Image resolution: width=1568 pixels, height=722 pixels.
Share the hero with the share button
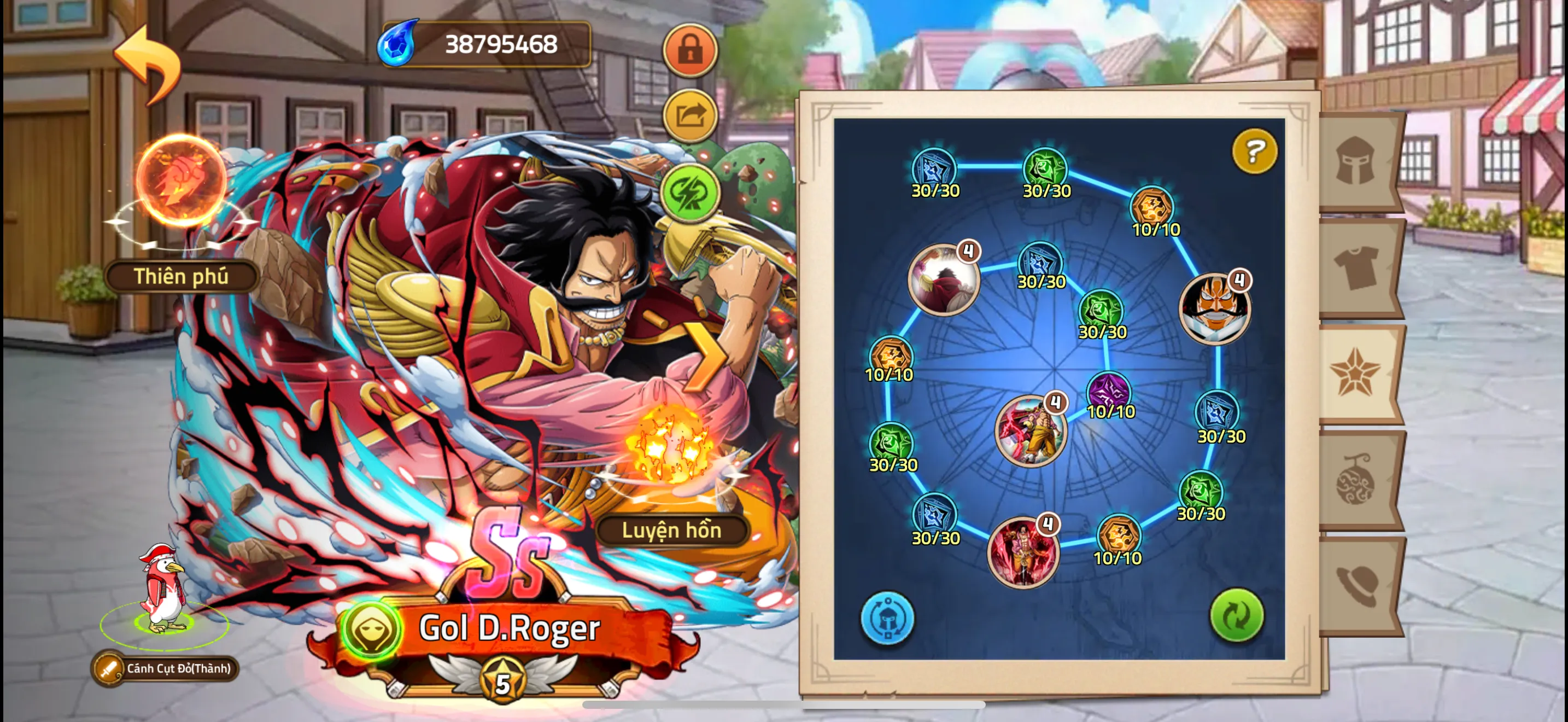(x=689, y=115)
